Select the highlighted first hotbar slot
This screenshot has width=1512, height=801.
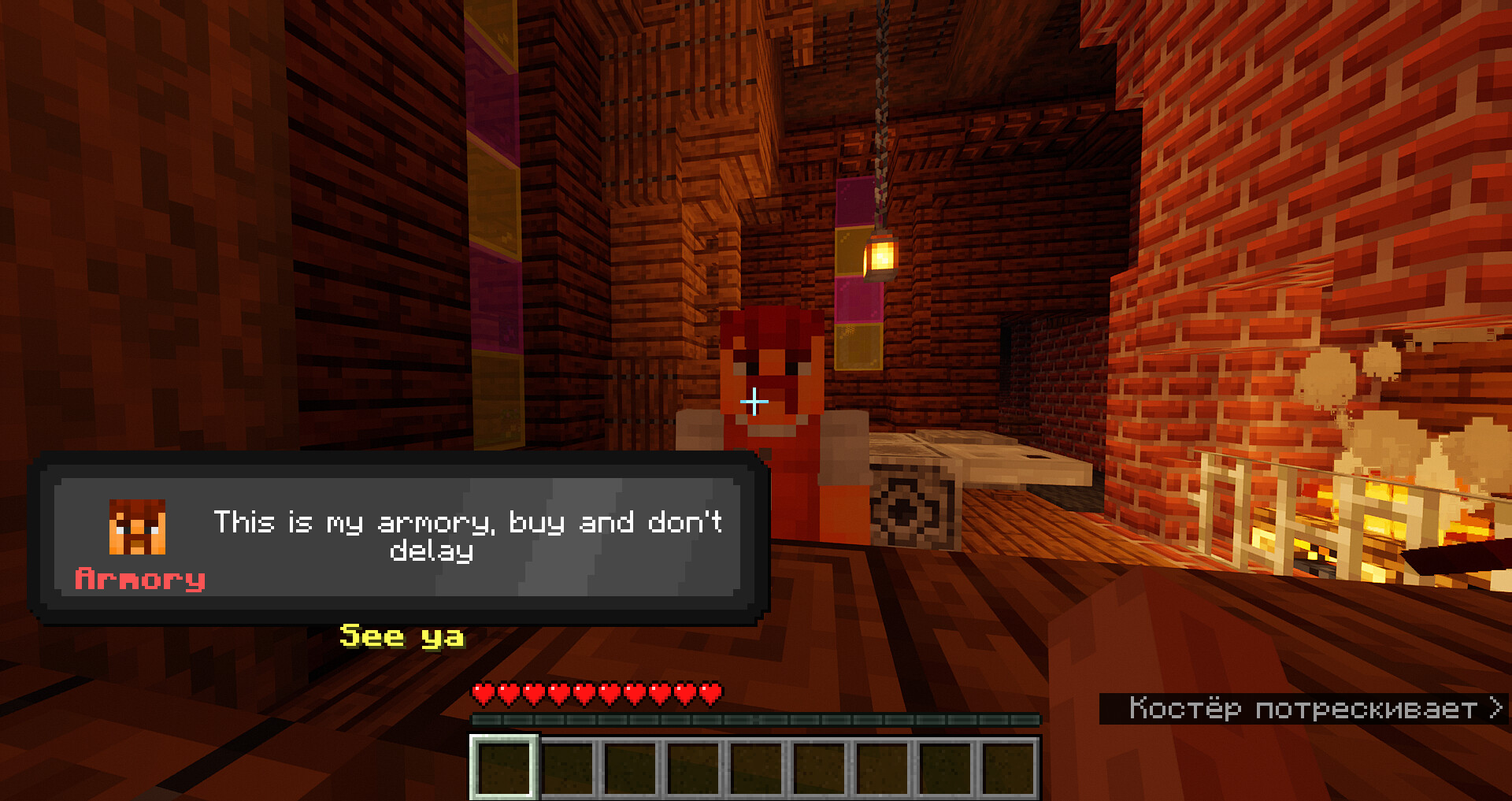505,768
